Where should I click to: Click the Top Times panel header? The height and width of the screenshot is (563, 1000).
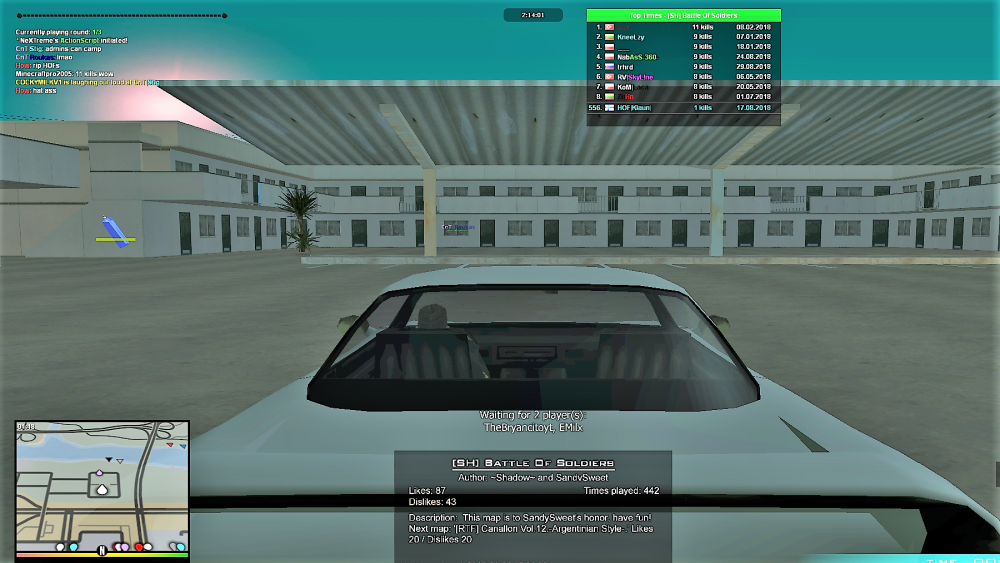tap(683, 16)
